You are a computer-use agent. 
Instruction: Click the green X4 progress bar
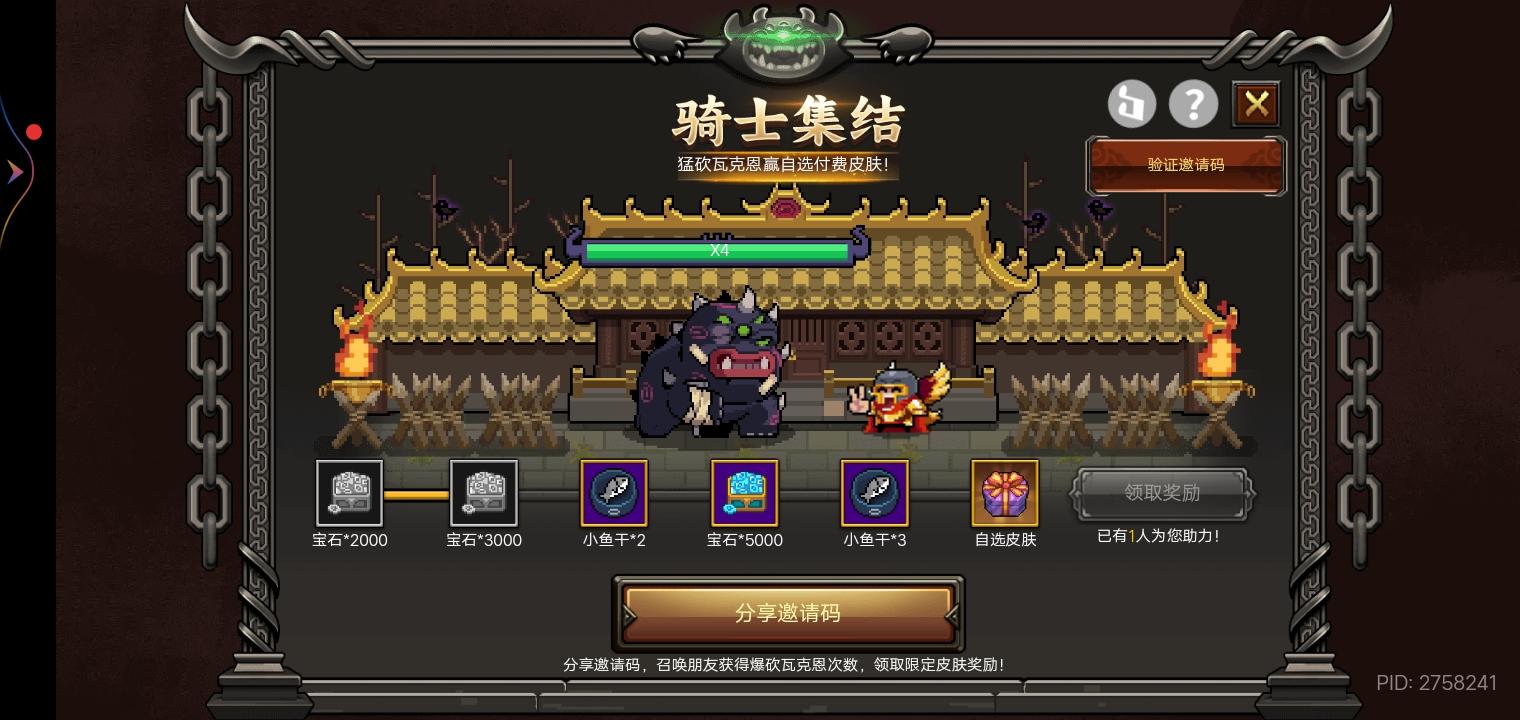(x=718, y=251)
